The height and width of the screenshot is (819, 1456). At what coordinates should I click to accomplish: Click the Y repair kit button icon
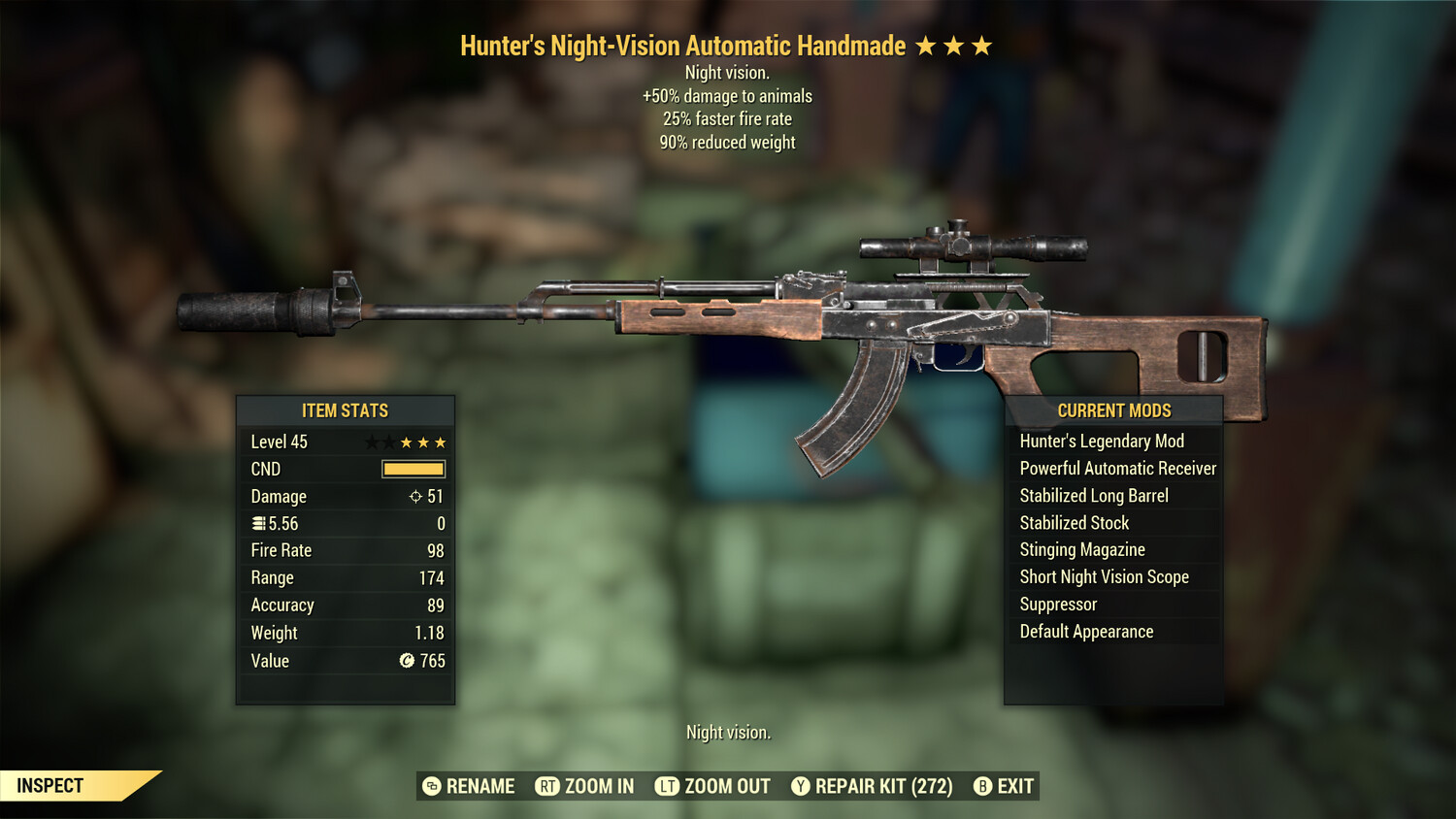(801, 786)
